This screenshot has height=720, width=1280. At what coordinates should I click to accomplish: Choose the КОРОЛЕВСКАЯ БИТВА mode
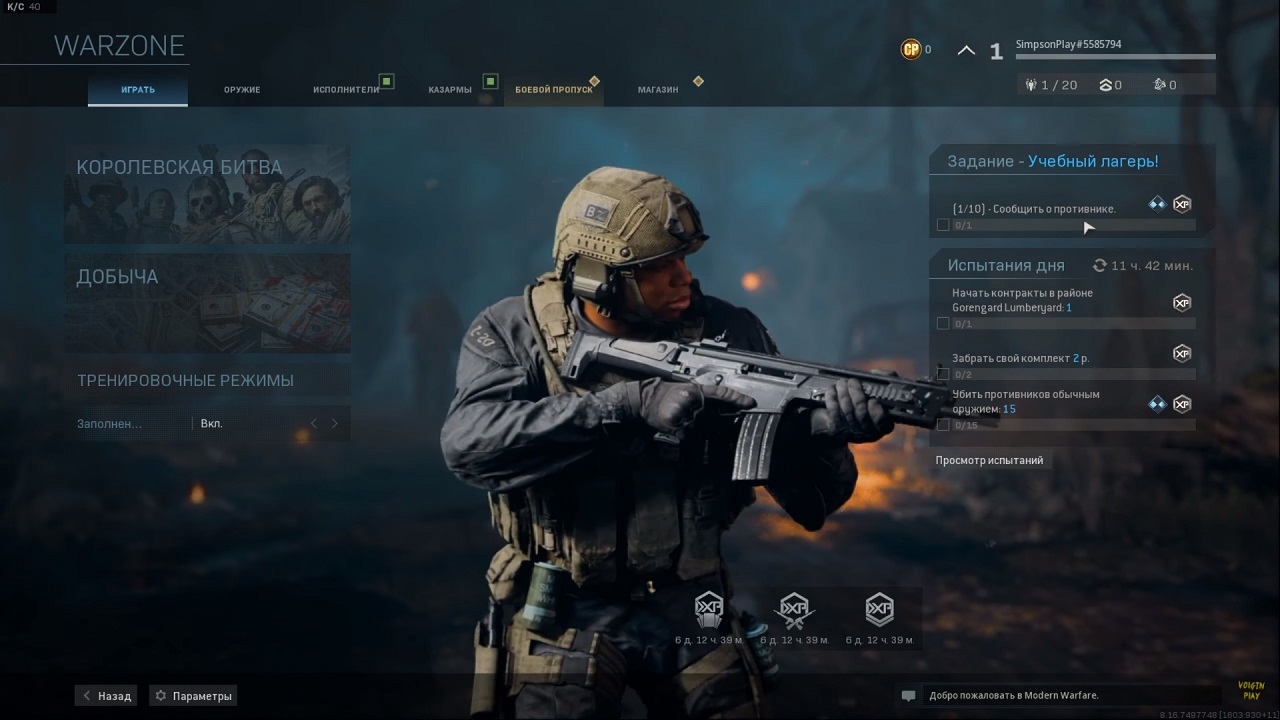(208, 194)
